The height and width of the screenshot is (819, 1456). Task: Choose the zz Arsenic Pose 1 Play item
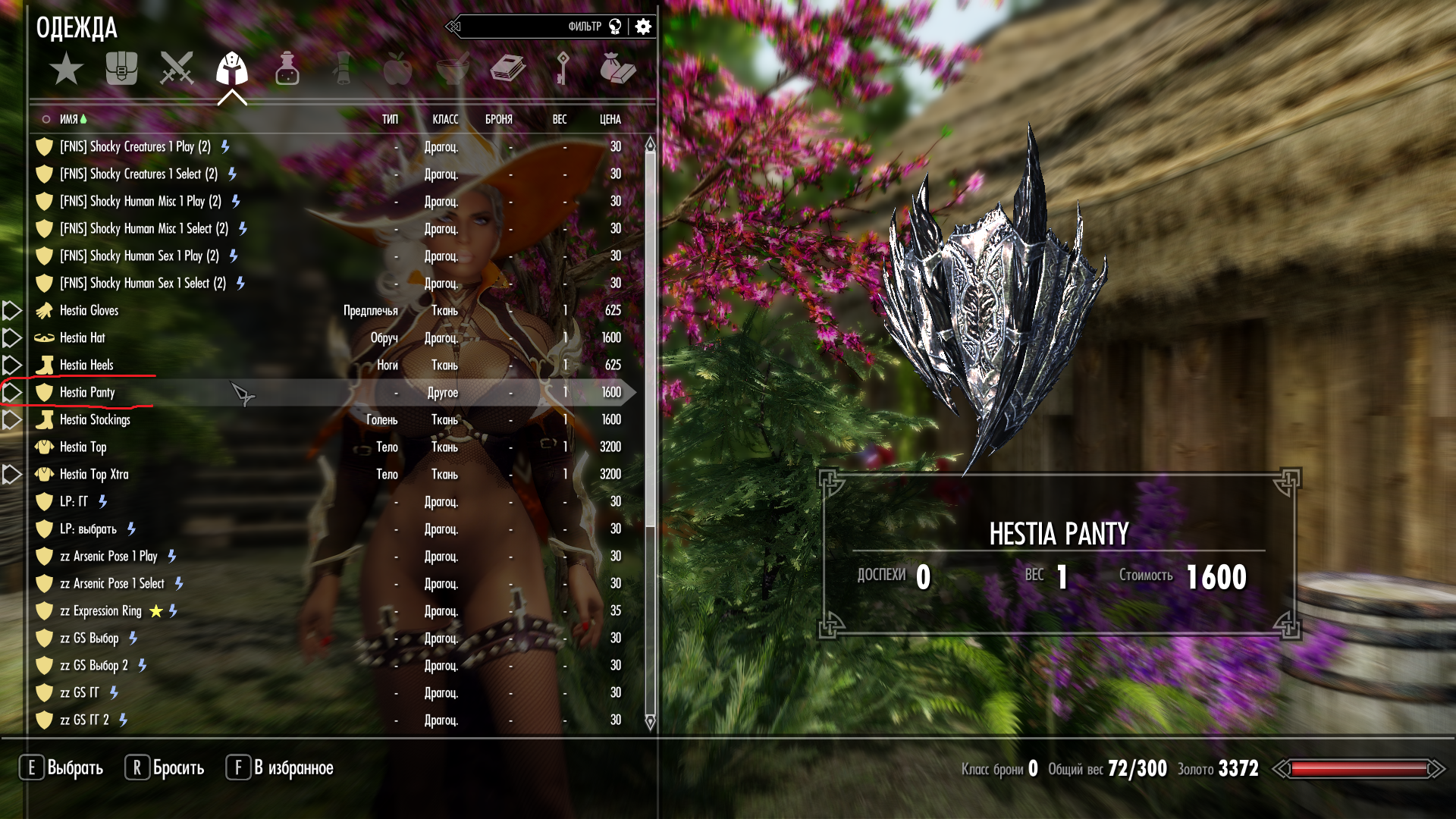(x=108, y=556)
